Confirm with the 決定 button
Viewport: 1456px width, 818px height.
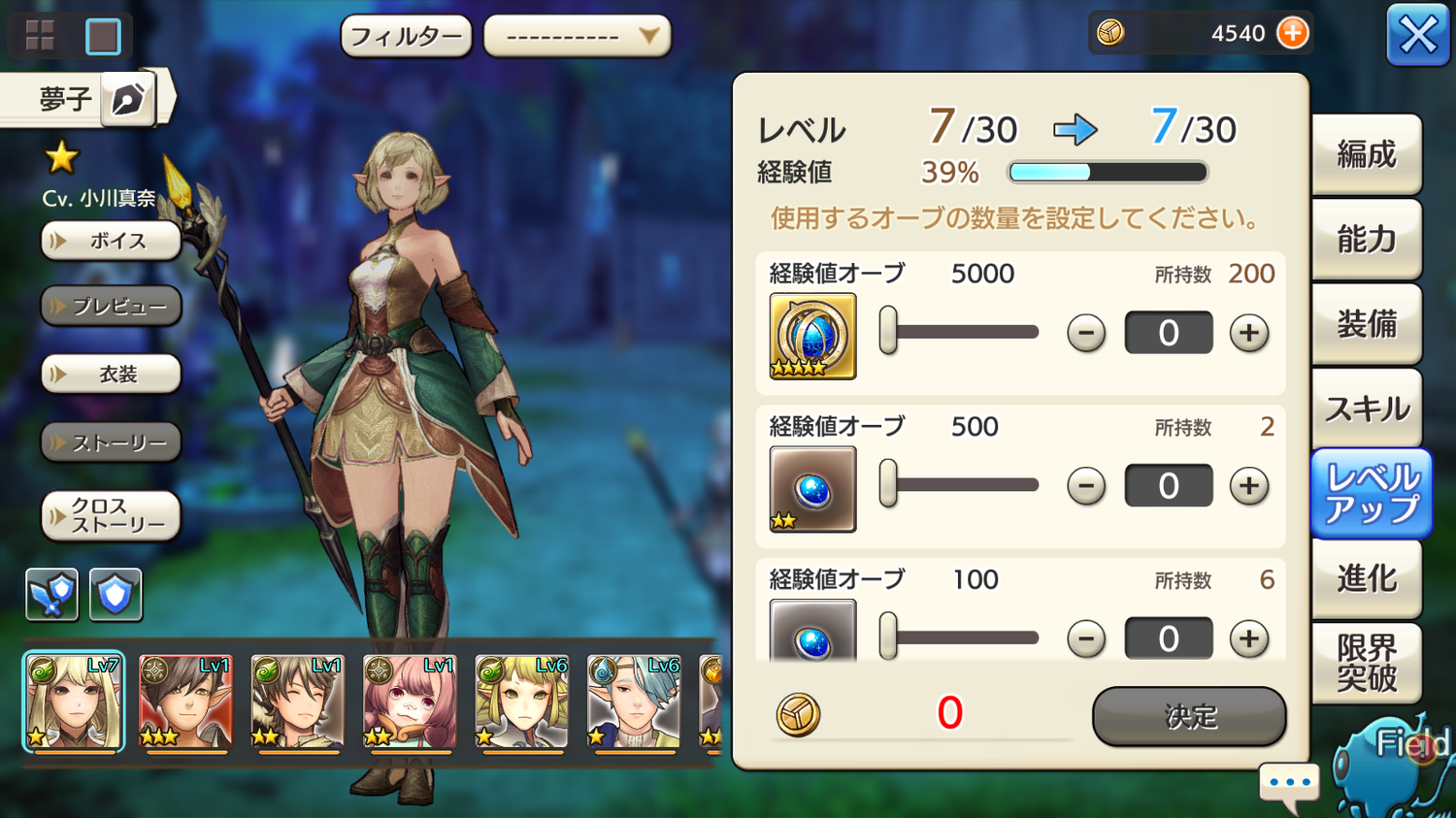1189,716
